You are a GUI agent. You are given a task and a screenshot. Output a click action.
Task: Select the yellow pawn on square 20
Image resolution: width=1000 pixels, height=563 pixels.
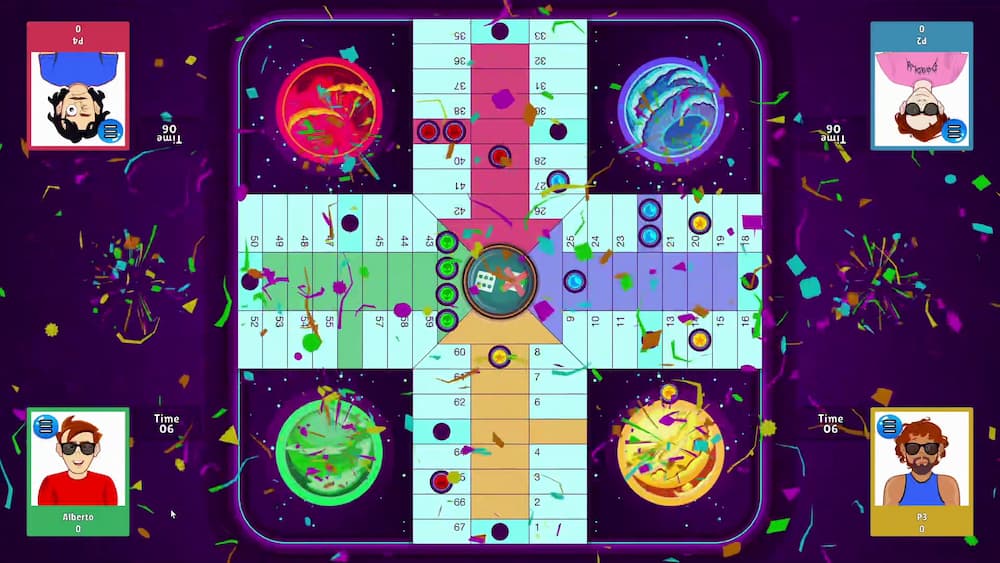[x=700, y=222]
